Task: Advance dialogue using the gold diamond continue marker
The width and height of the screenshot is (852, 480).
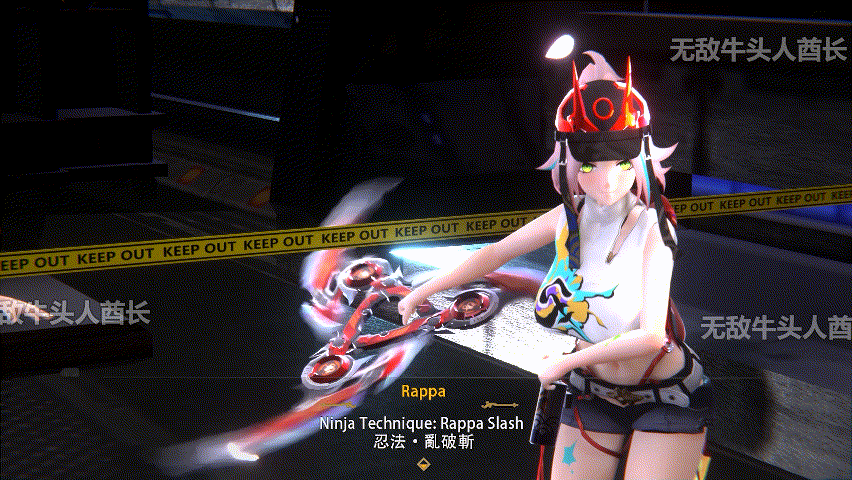Action: click(423, 464)
